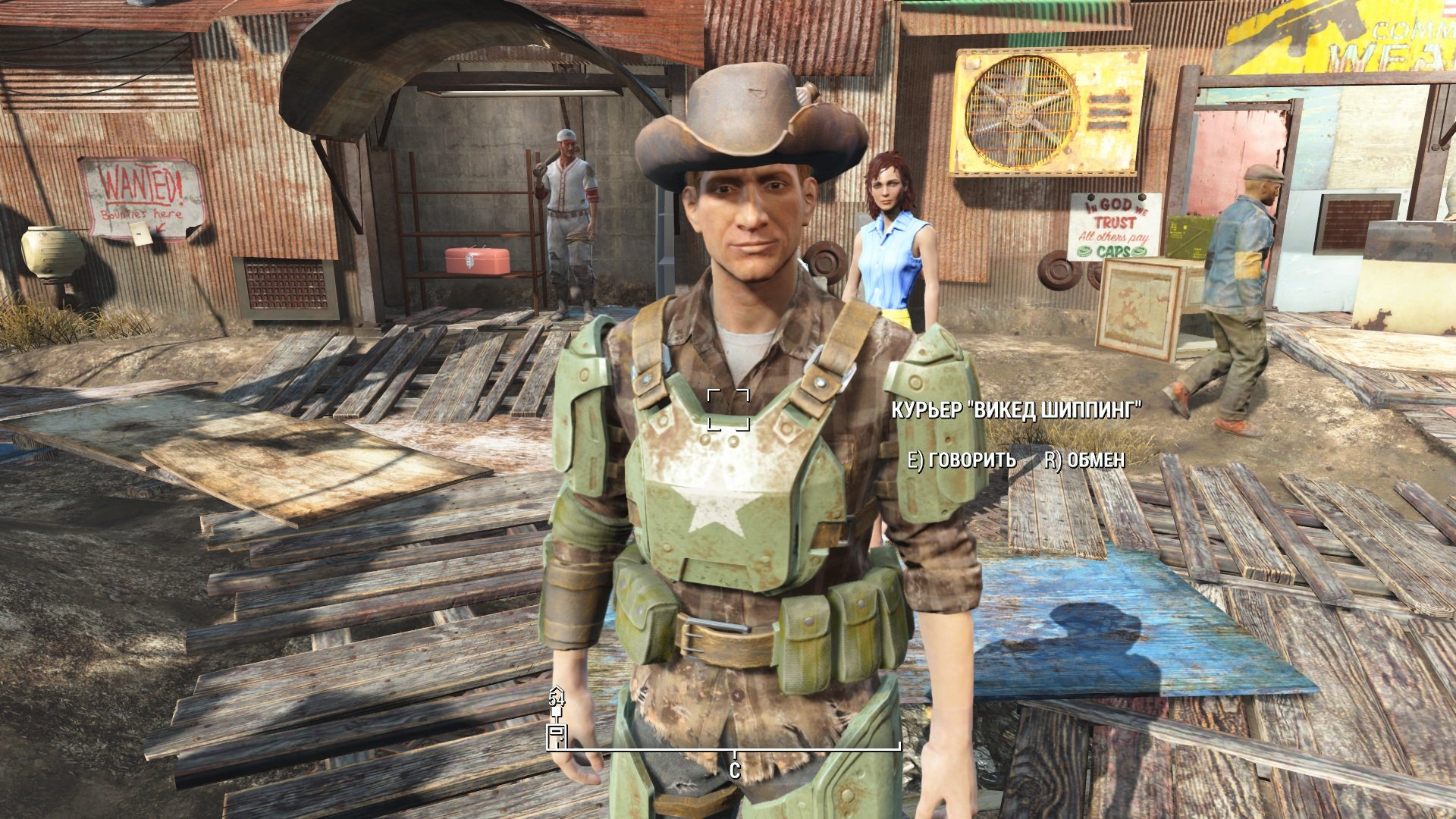
Task: Click the location marker icon on the compass
Action: [x=557, y=734]
